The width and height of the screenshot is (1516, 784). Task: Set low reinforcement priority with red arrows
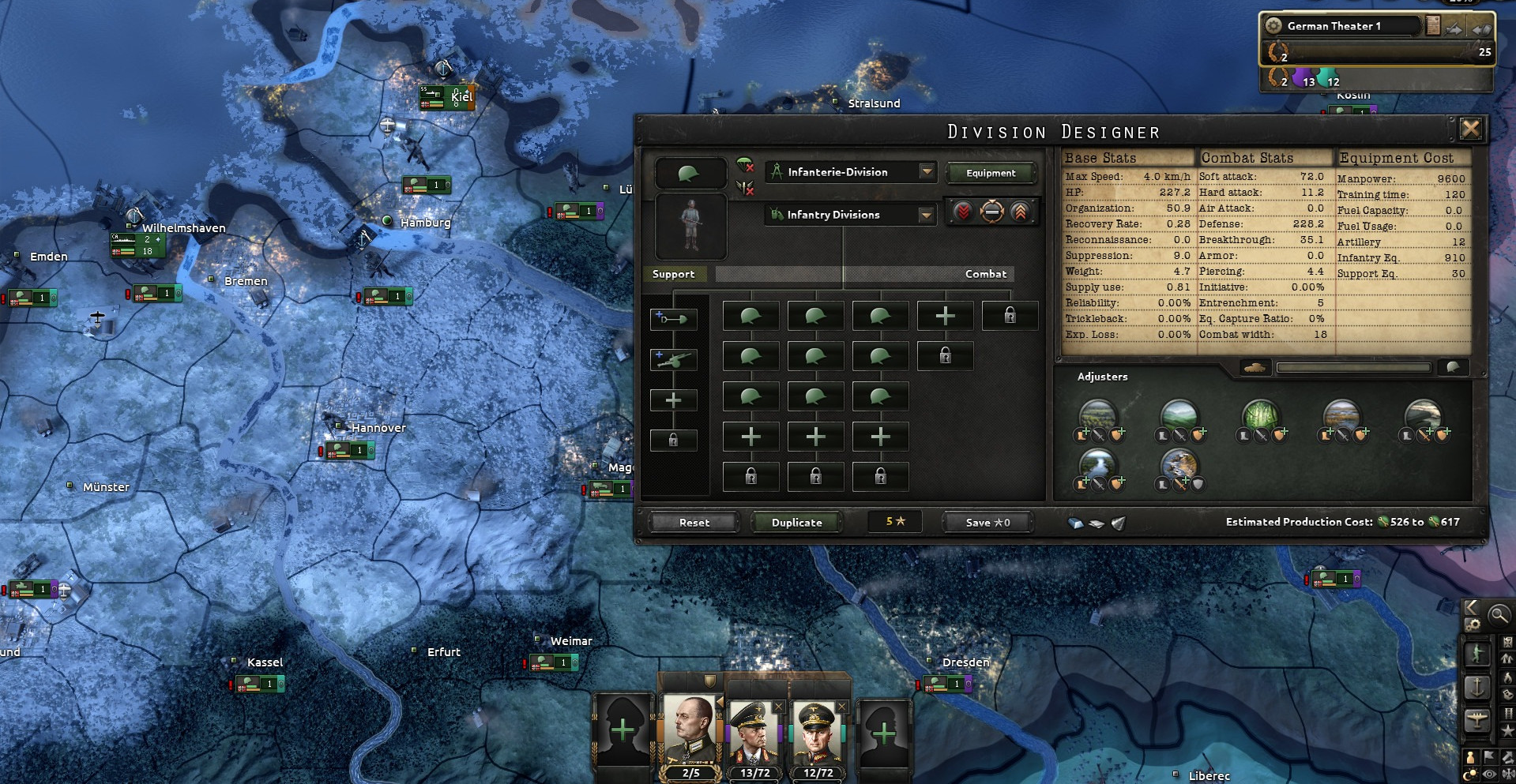tap(963, 212)
